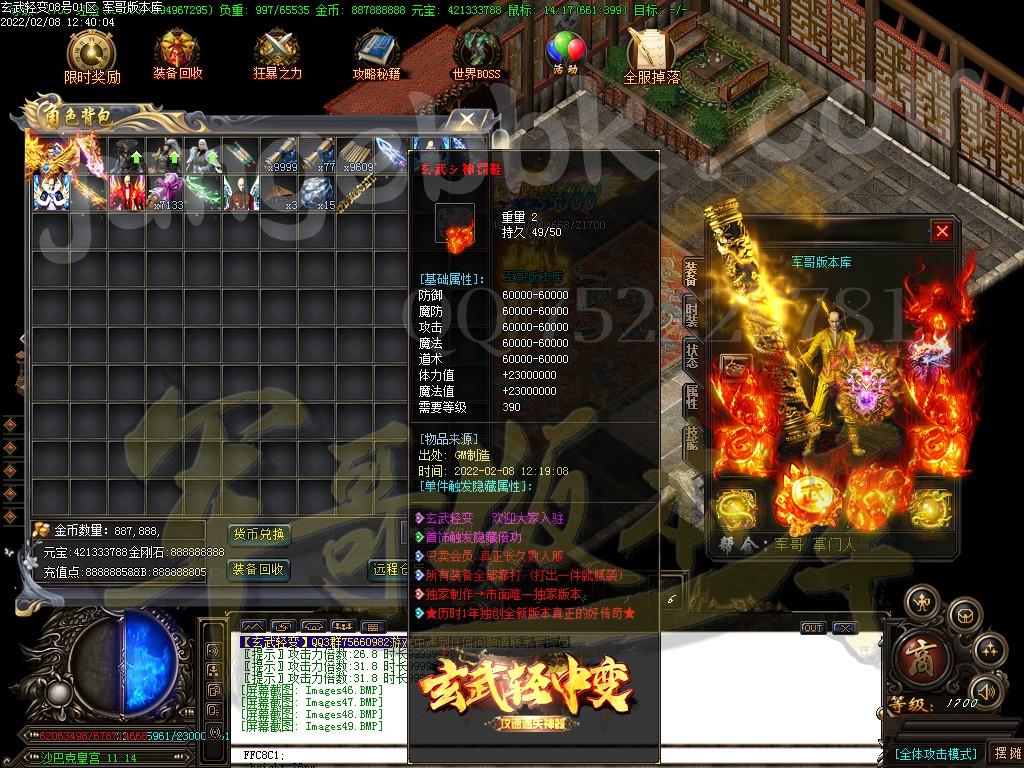The height and width of the screenshot is (768, 1024).
Task: Toggle the speaker sound button
Action: (x=985, y=690)
